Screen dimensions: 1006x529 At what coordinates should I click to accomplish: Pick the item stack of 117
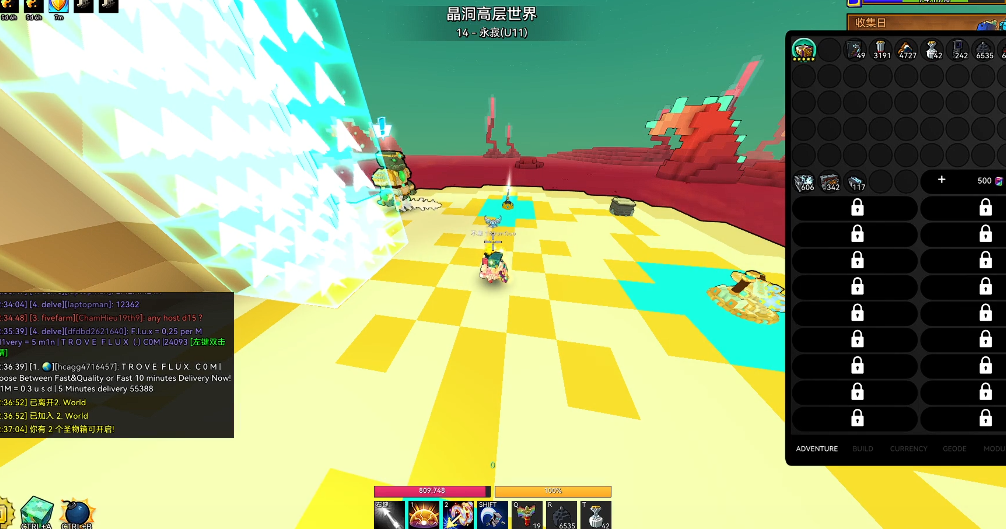pos(856,181)
